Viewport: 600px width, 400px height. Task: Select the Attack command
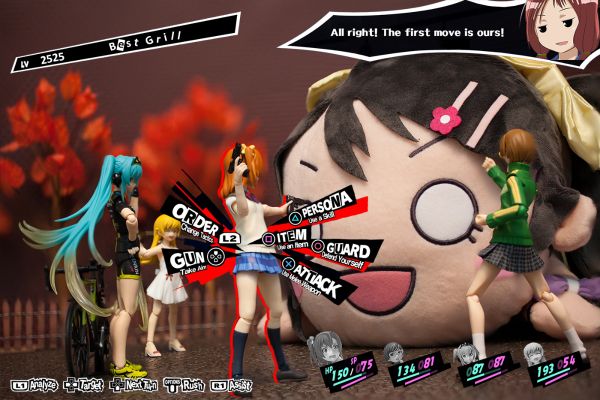(317, 286)
